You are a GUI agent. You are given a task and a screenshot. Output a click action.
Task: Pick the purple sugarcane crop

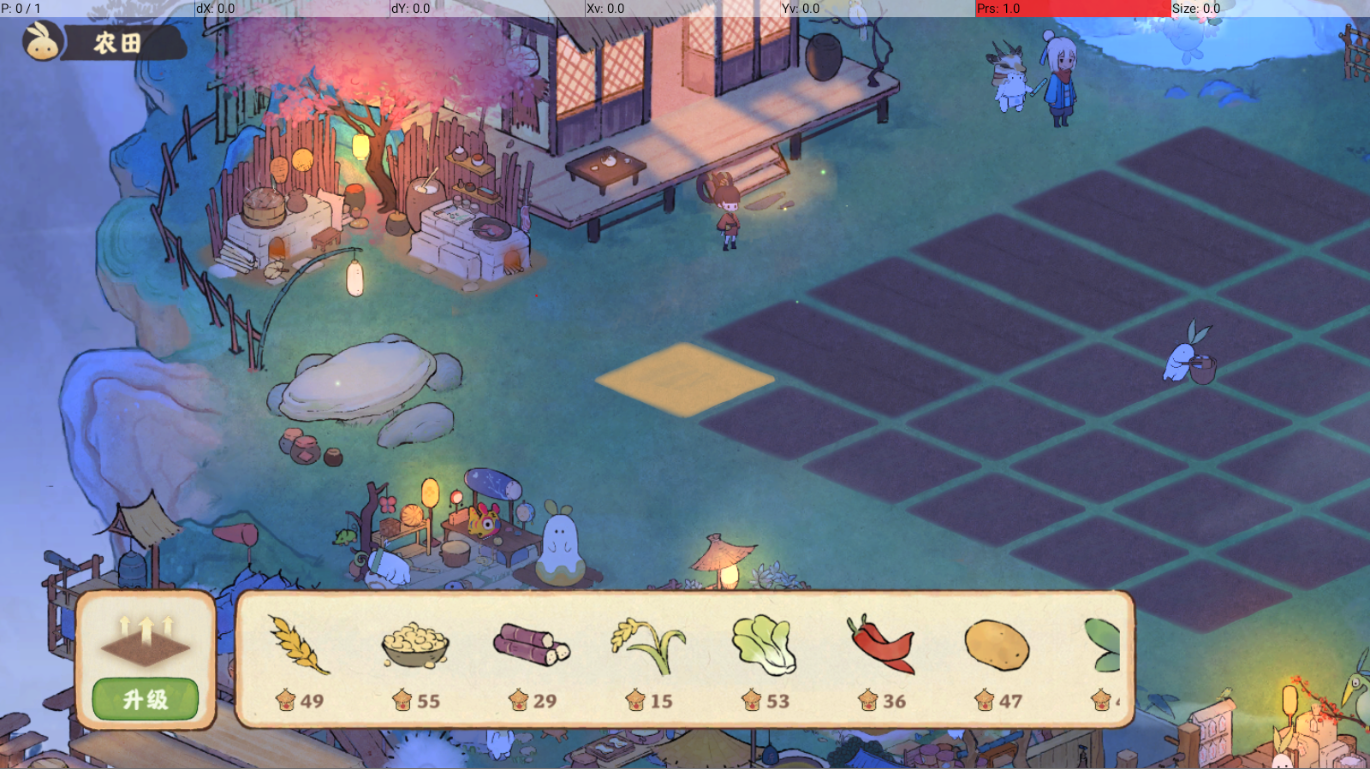531,645
